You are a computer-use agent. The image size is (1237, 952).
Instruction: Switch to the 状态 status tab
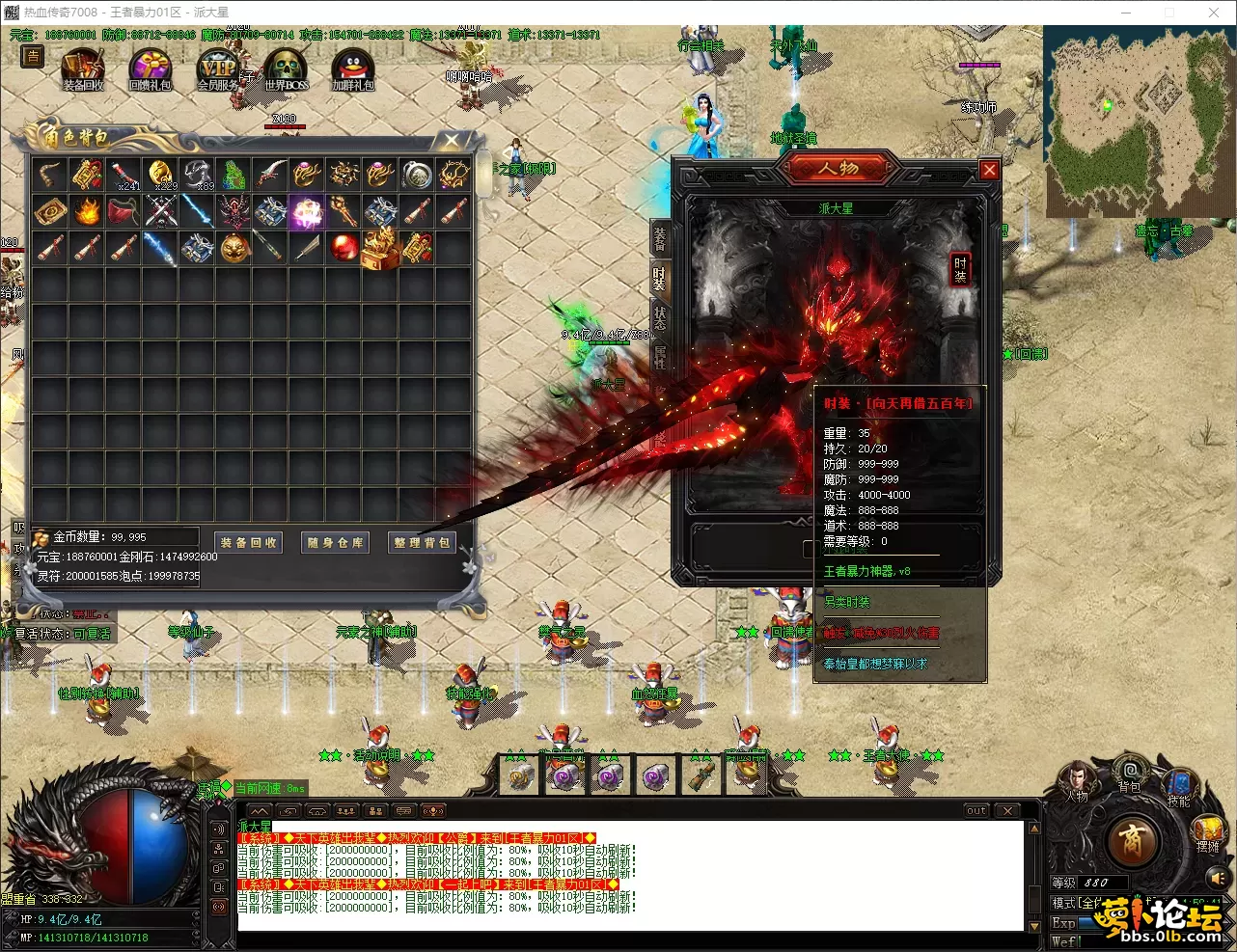point(660,317)
